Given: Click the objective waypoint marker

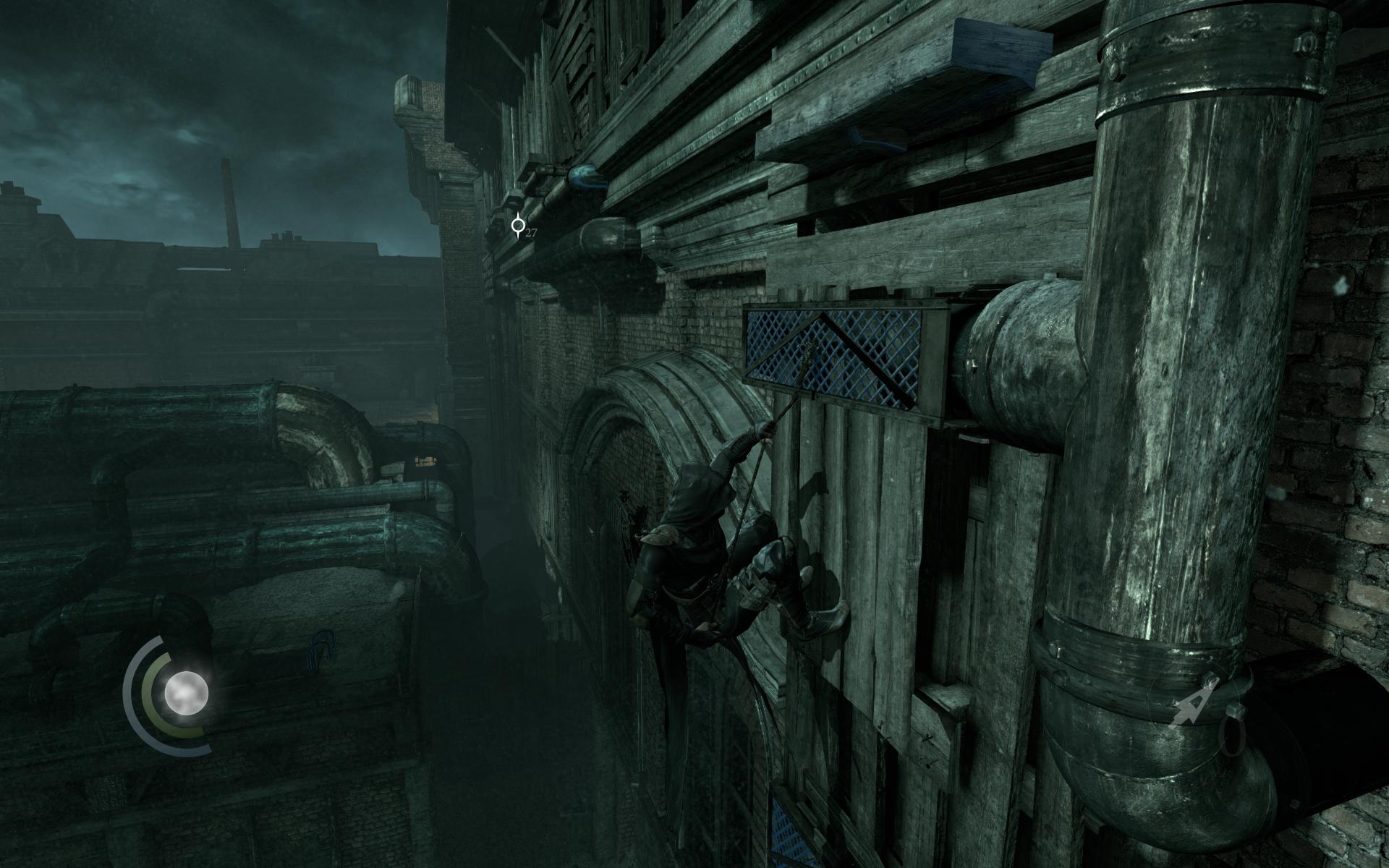Looking at the screenshot, I should pyautogui.click(x=517, y=226).
